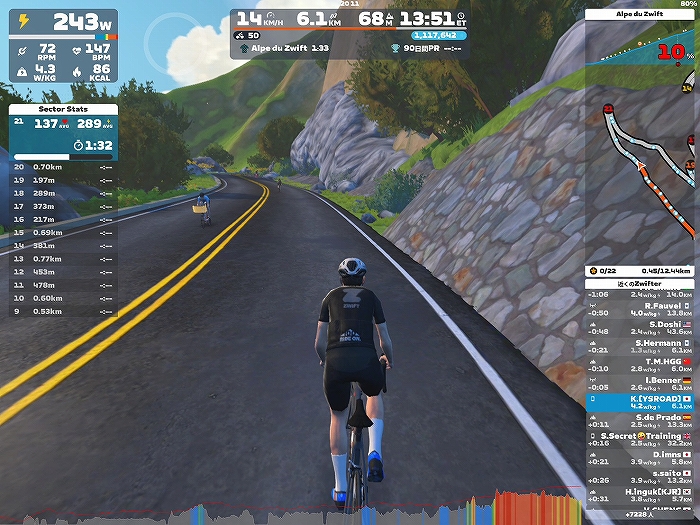Click the nearby Zwifters list header
The width and height of the screenshot is (700, 525).
(x=640, y=284)
